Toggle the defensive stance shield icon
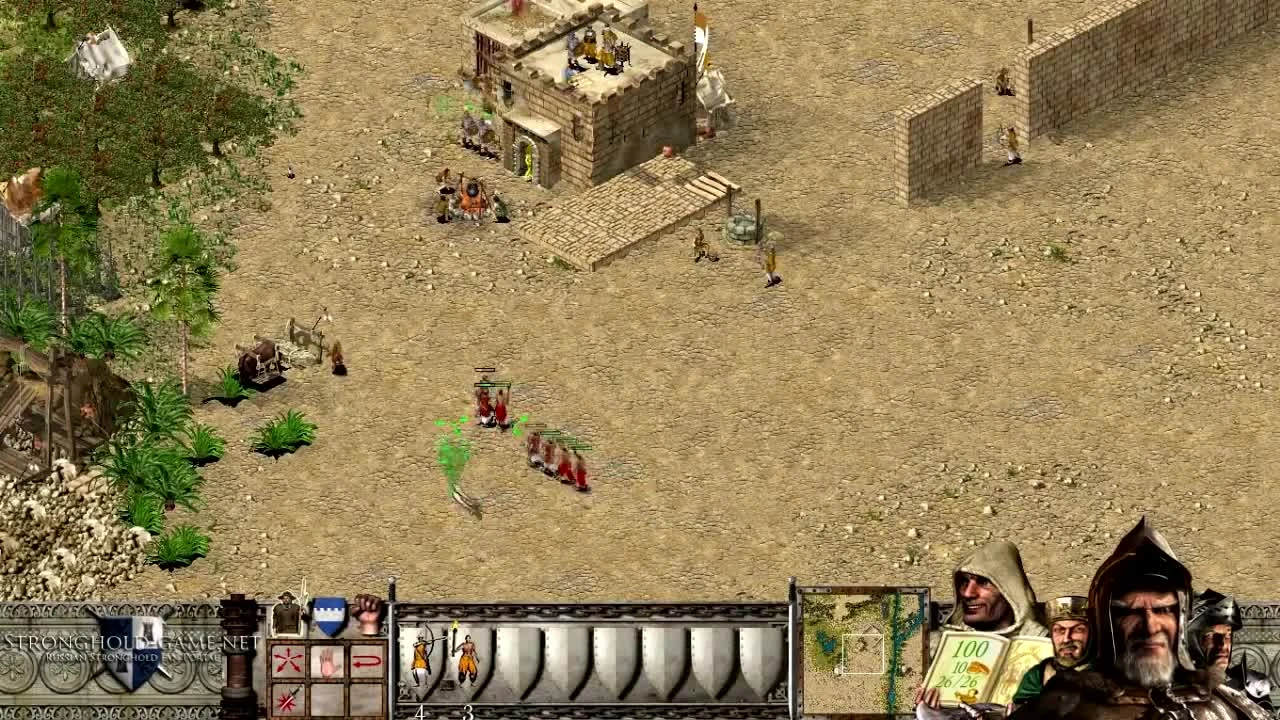The height and width of the screenshot is (720, 1280). (328, 614)
